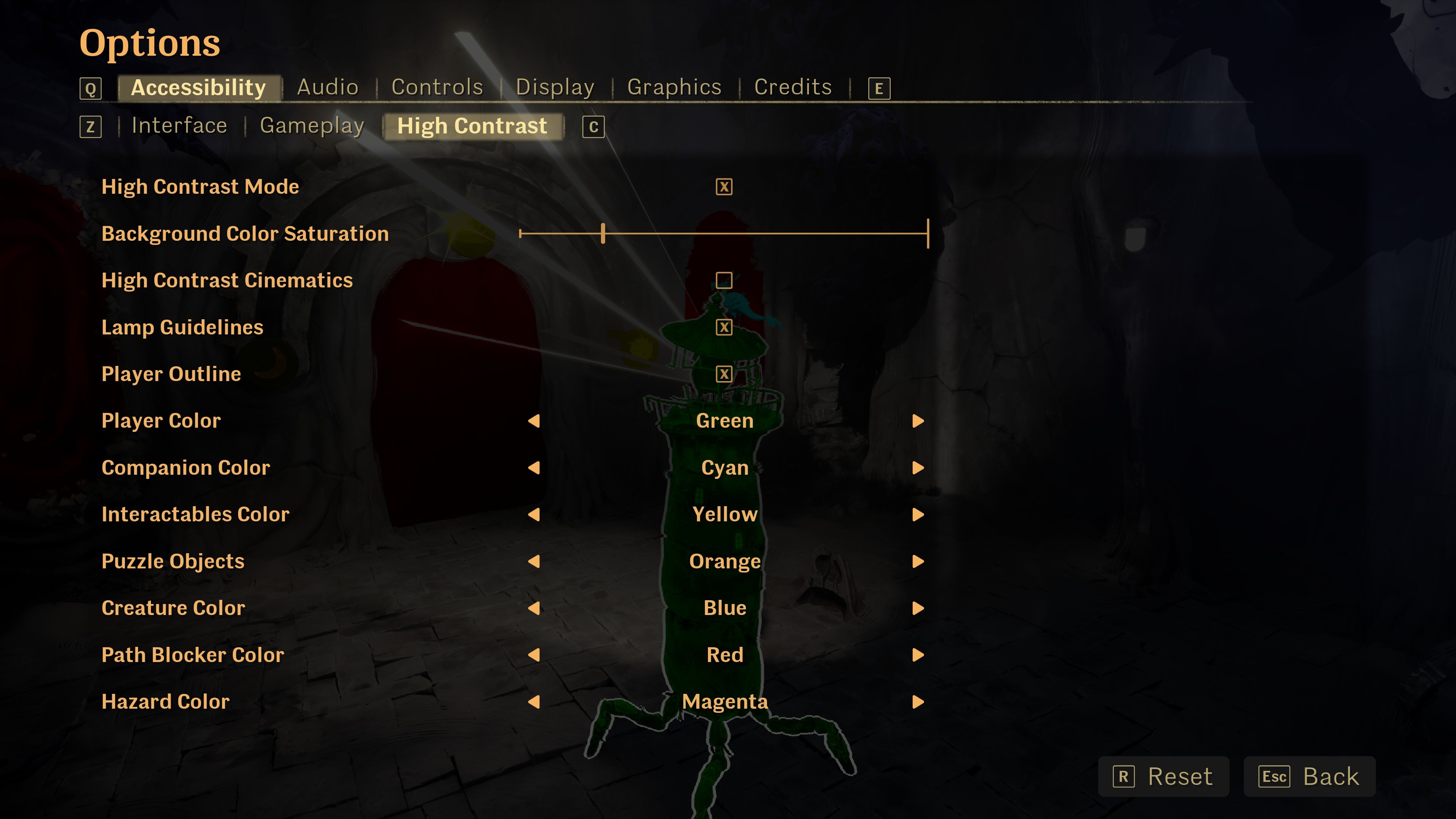Show the Credits tab
Viewport: 1456px width, 819px height.
[x=792, y=87]
